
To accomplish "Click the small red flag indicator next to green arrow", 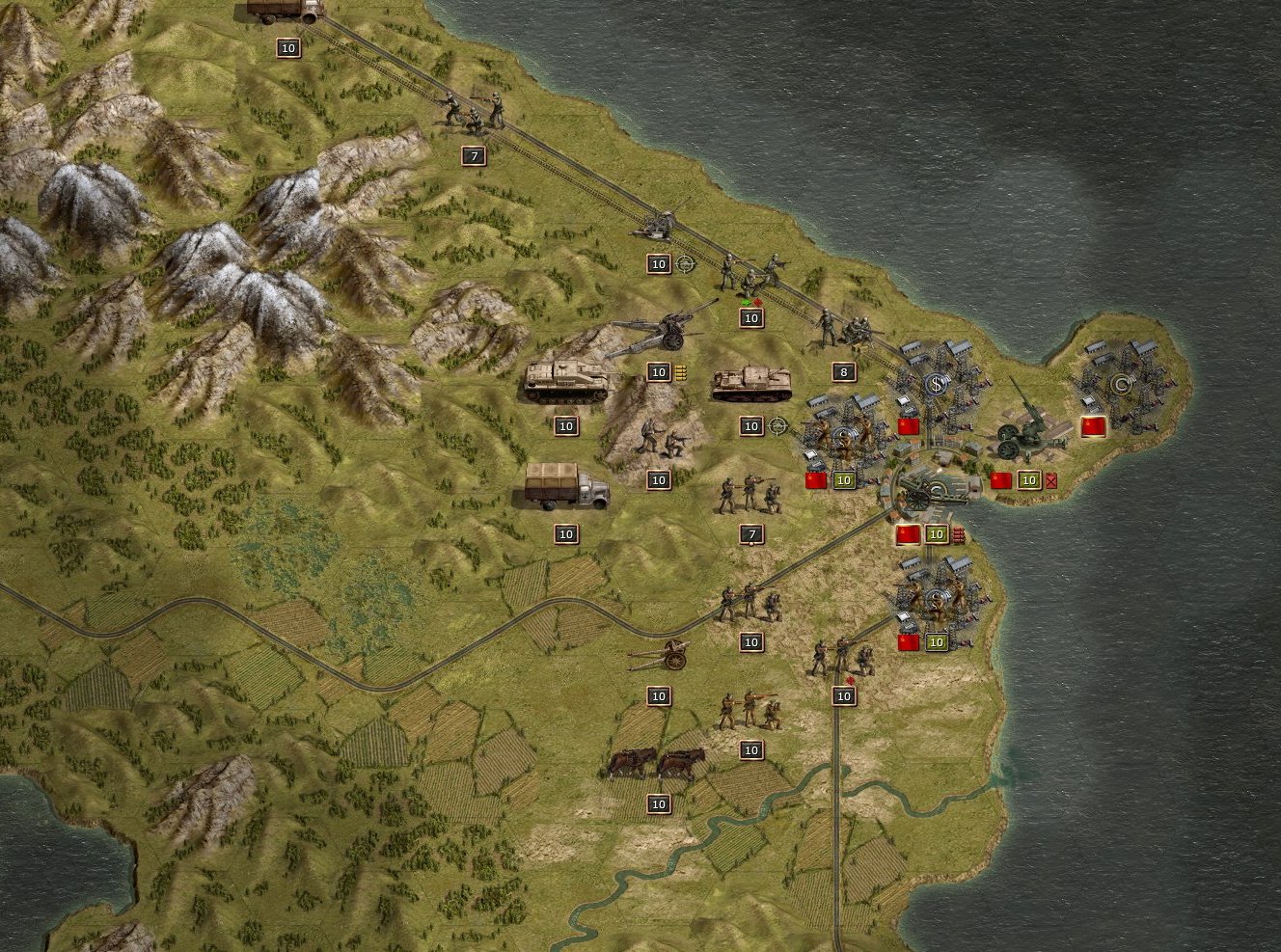I will (758, 302).
